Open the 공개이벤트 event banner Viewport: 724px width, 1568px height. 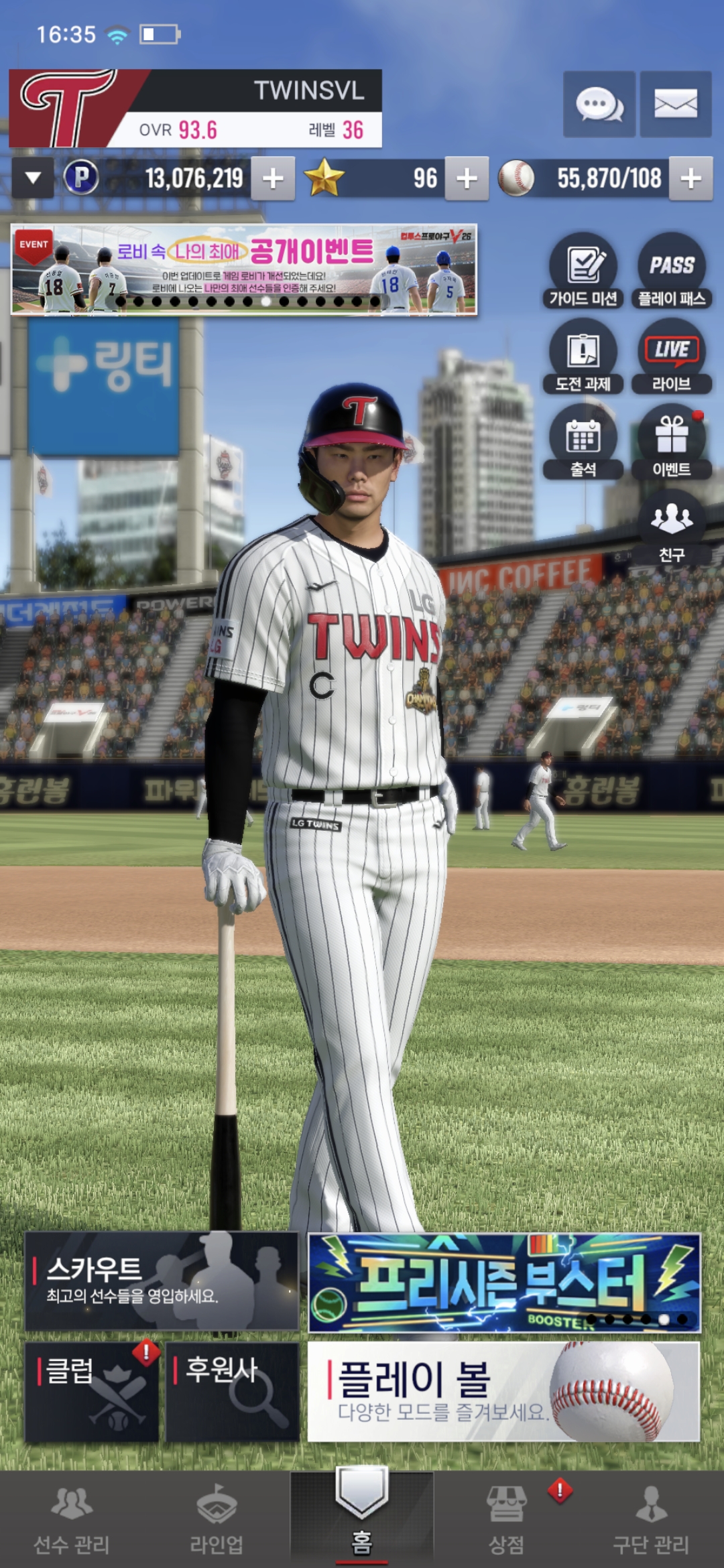pos(244,269)
